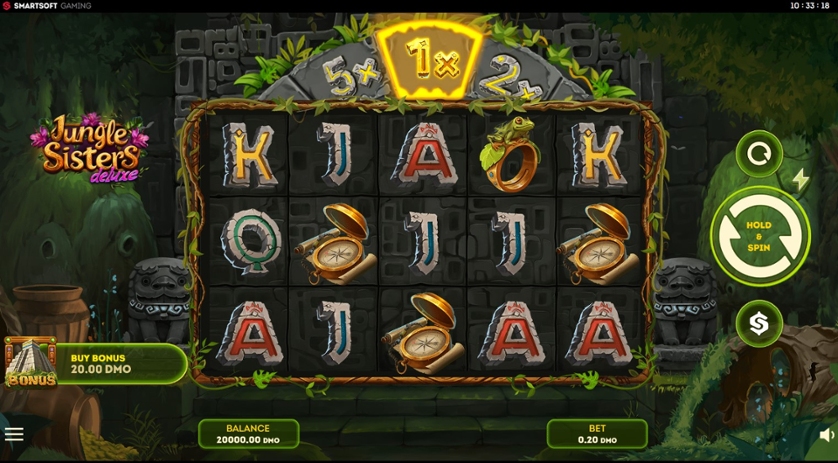Toggle the sound speaker icon
The image size is (838, 463).
826,434
